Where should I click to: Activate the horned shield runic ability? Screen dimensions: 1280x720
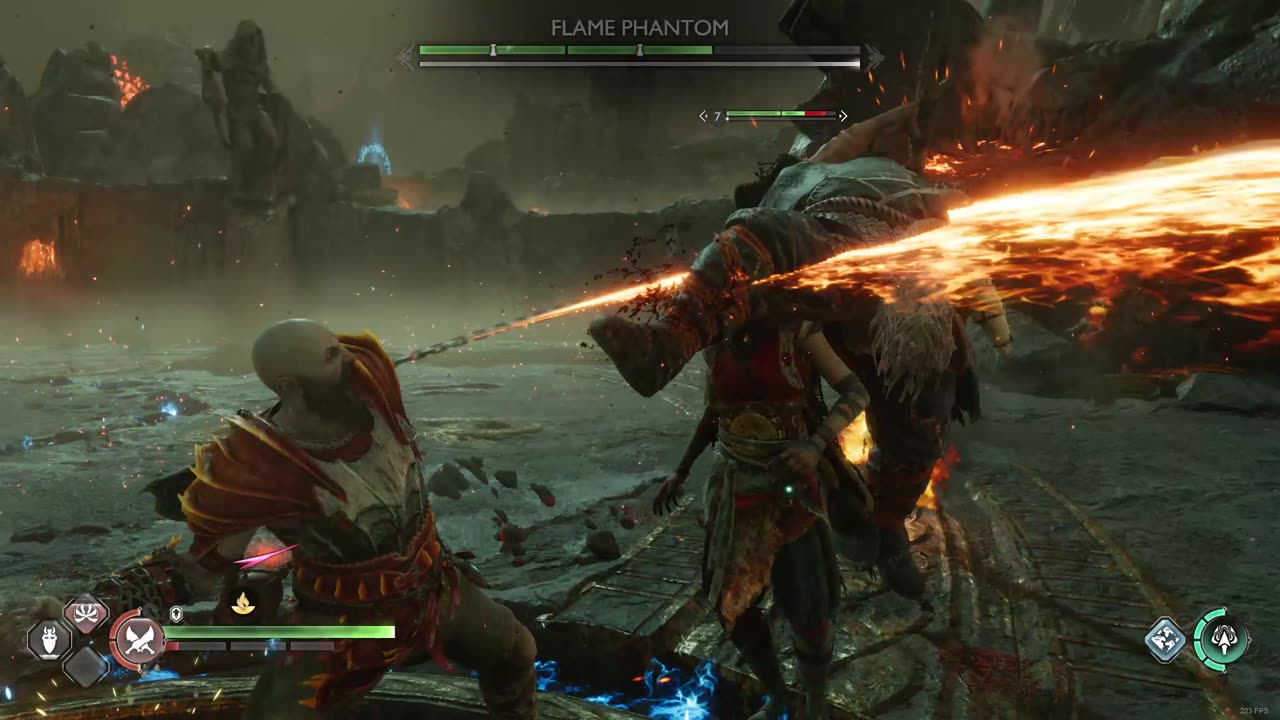(49, 639)
